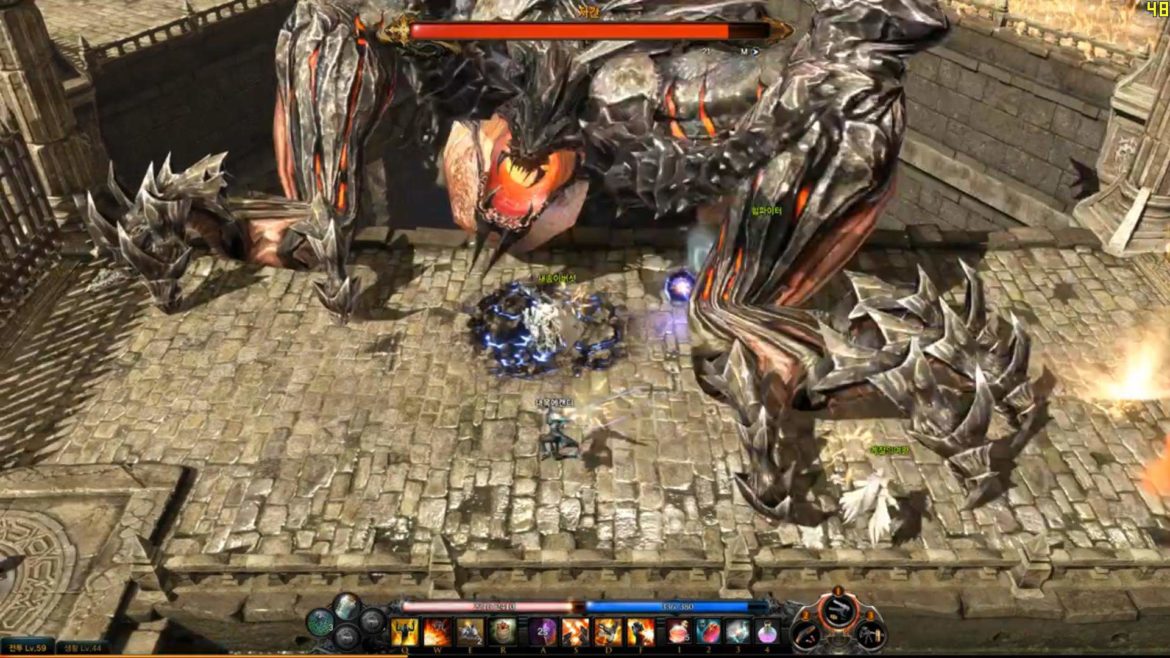The image size is (1170, 658).
Task: Activate the dark fist skill on F
Action: point(641,632)
